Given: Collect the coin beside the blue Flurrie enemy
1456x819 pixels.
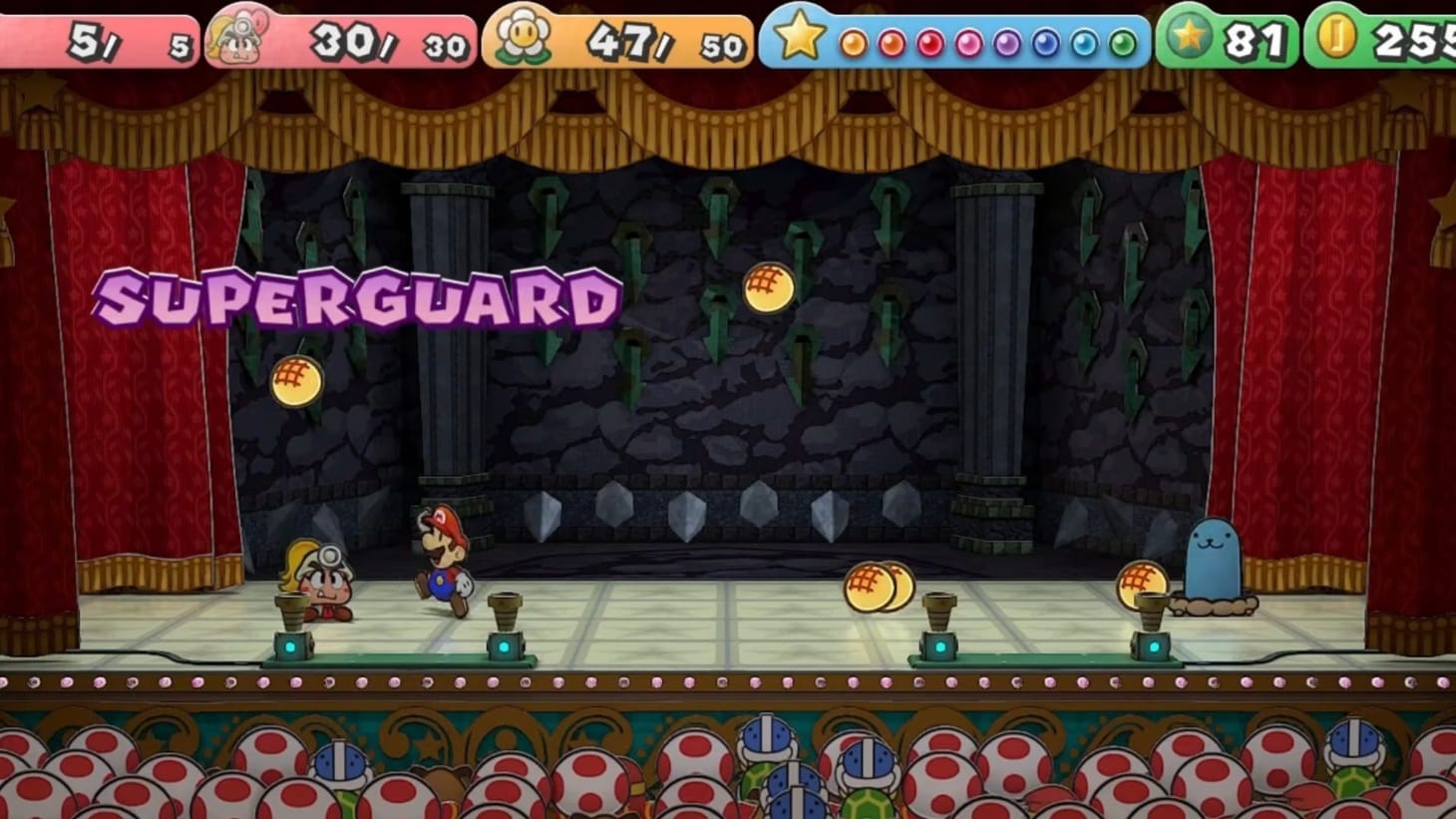Looking at the screenshot, I should (1143, 585).
